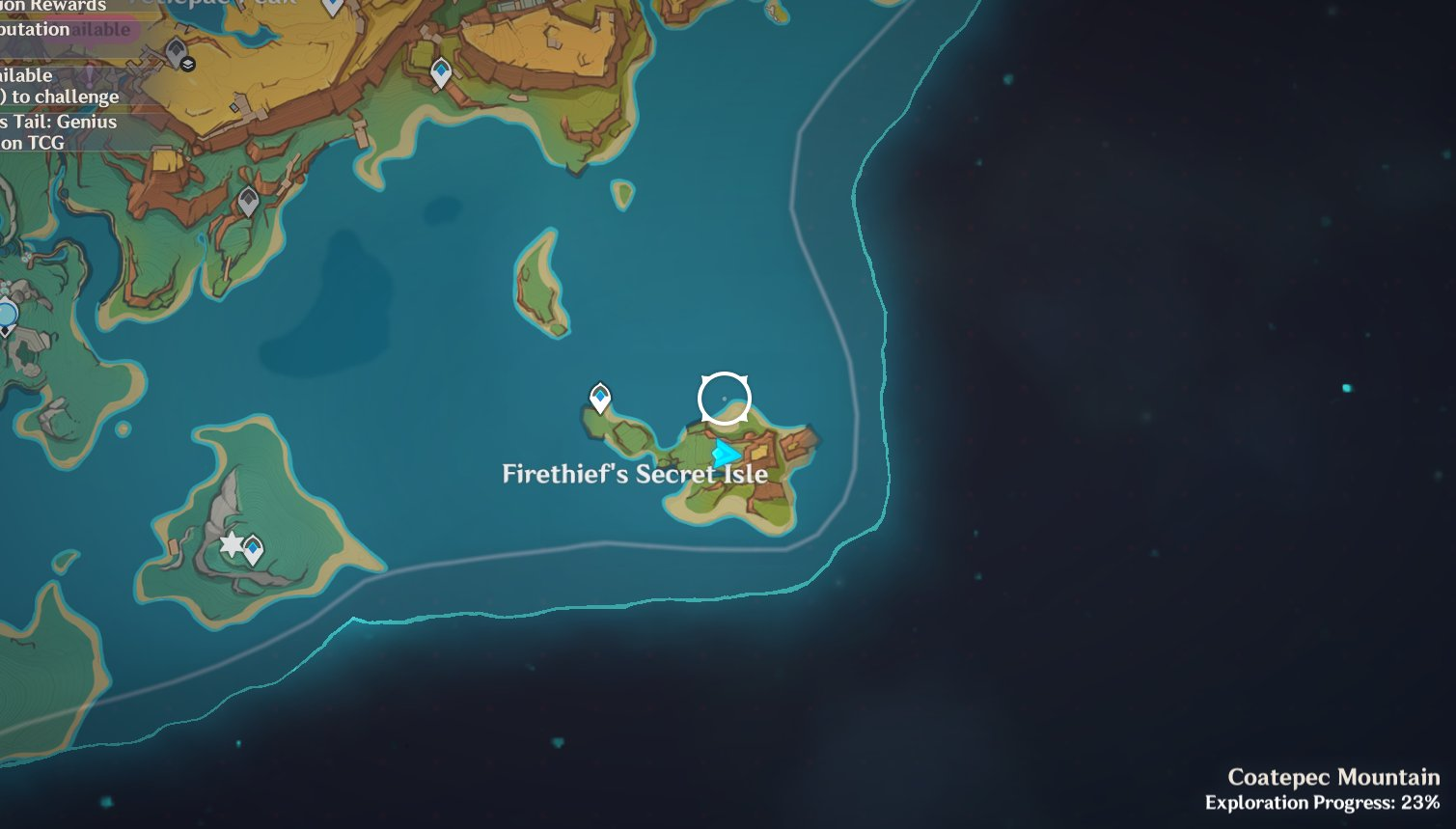Open the teleport waypoint beside the star marker
The height and width of the screenshot is (829, 1456).
(253, 546)
